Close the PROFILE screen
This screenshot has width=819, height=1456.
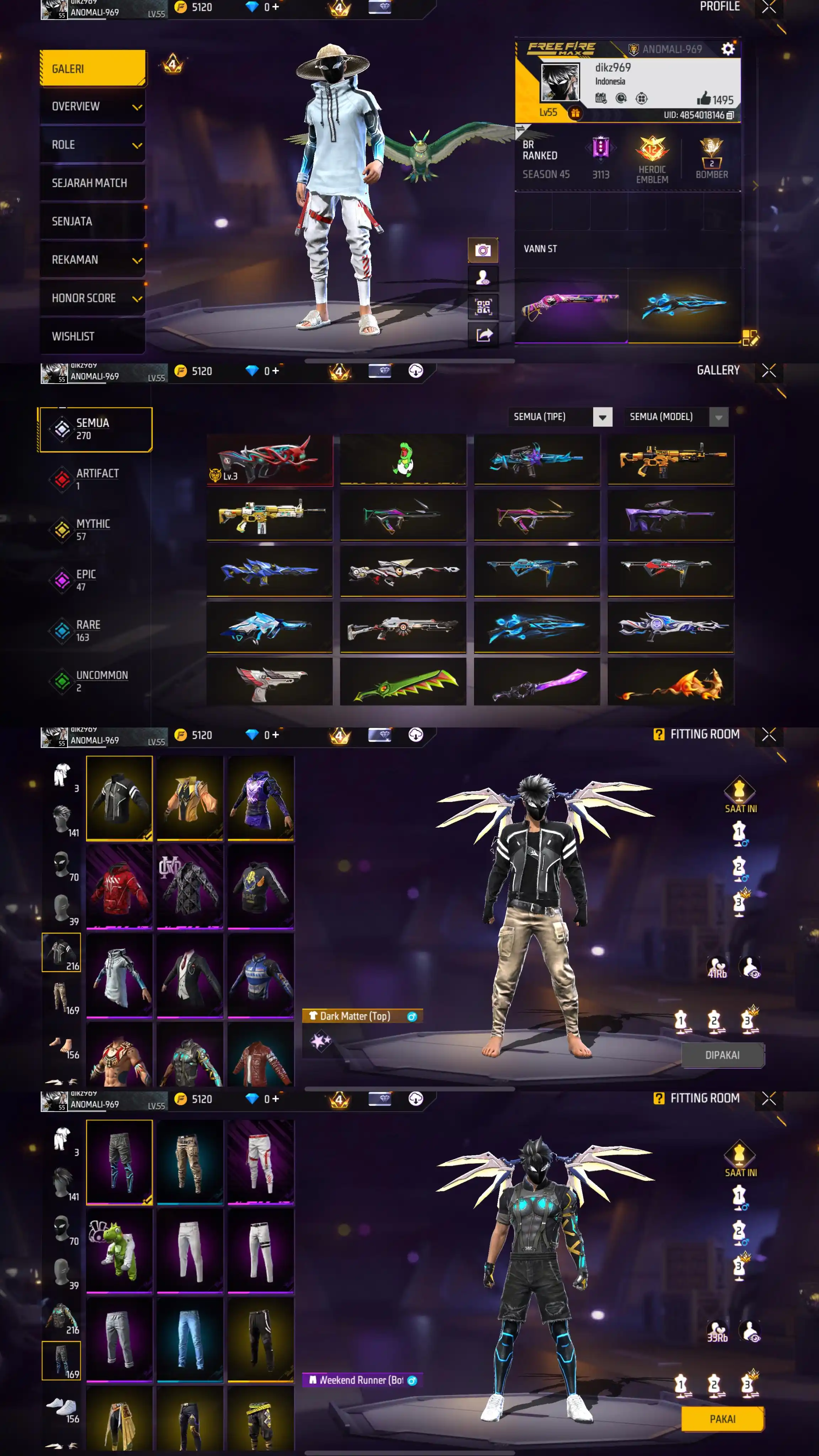pos(769,7)
